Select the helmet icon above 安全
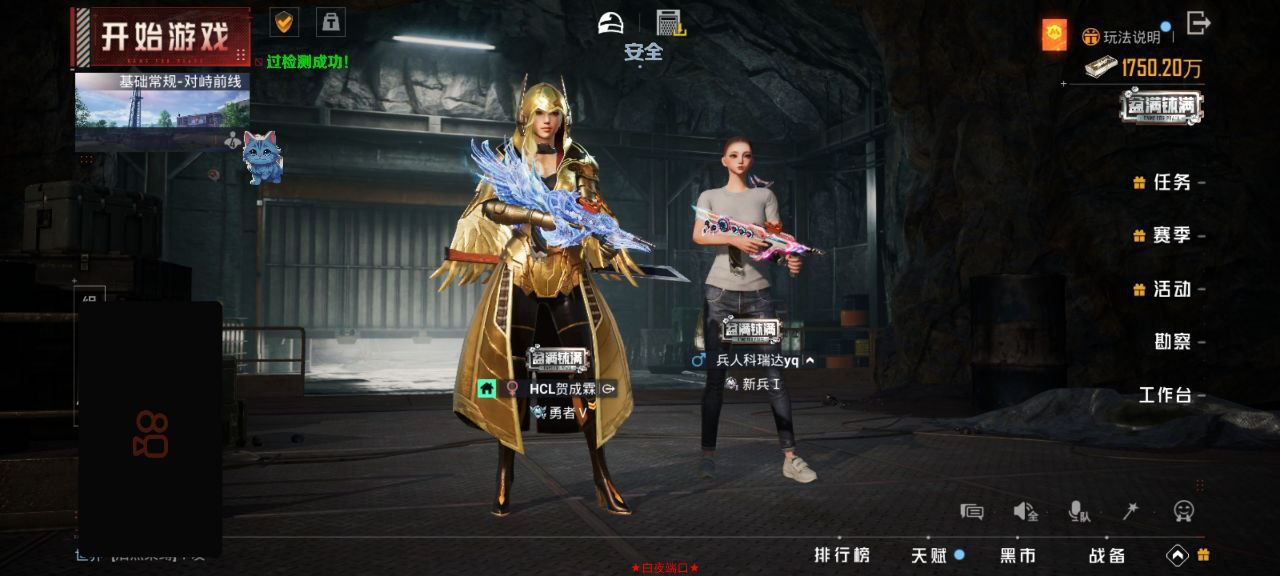The image size is (1280, 576). pos(611,22)
